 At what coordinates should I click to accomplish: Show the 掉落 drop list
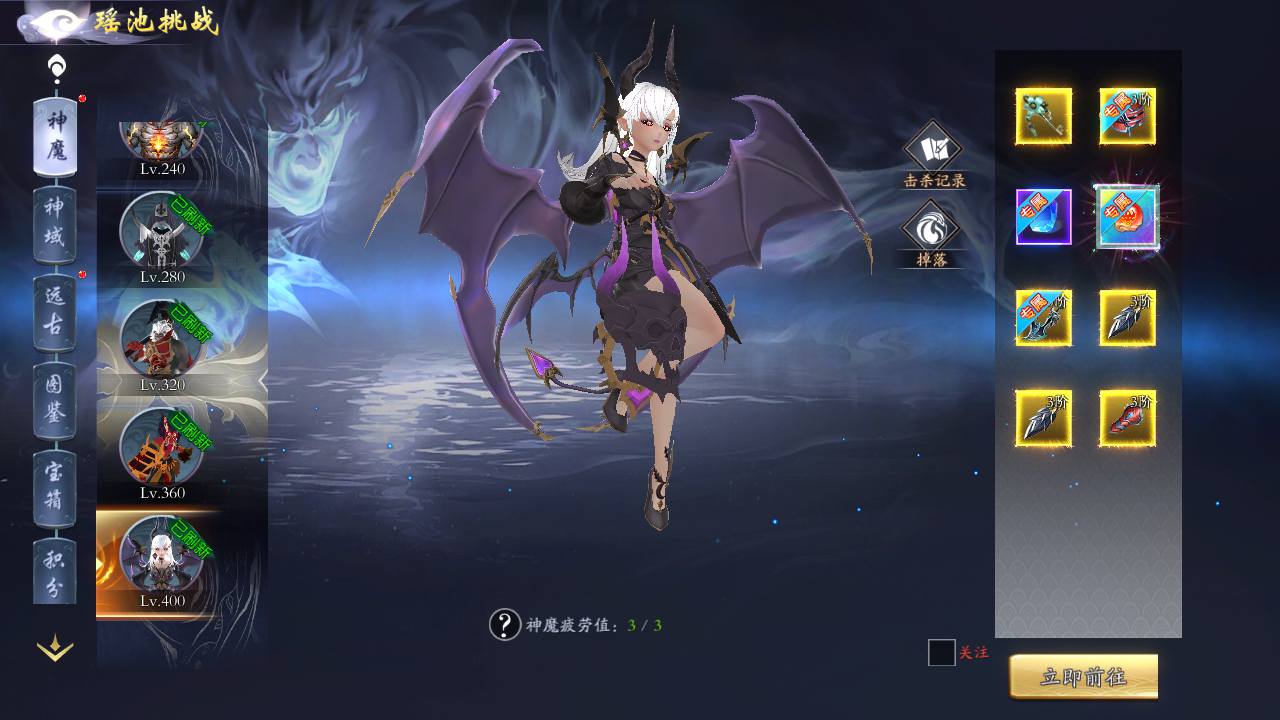click(931, 234)
